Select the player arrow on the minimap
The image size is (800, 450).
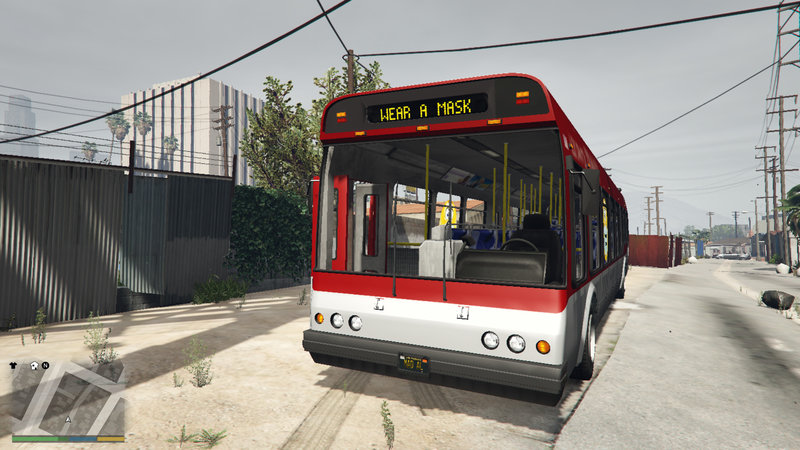point(68,419)
